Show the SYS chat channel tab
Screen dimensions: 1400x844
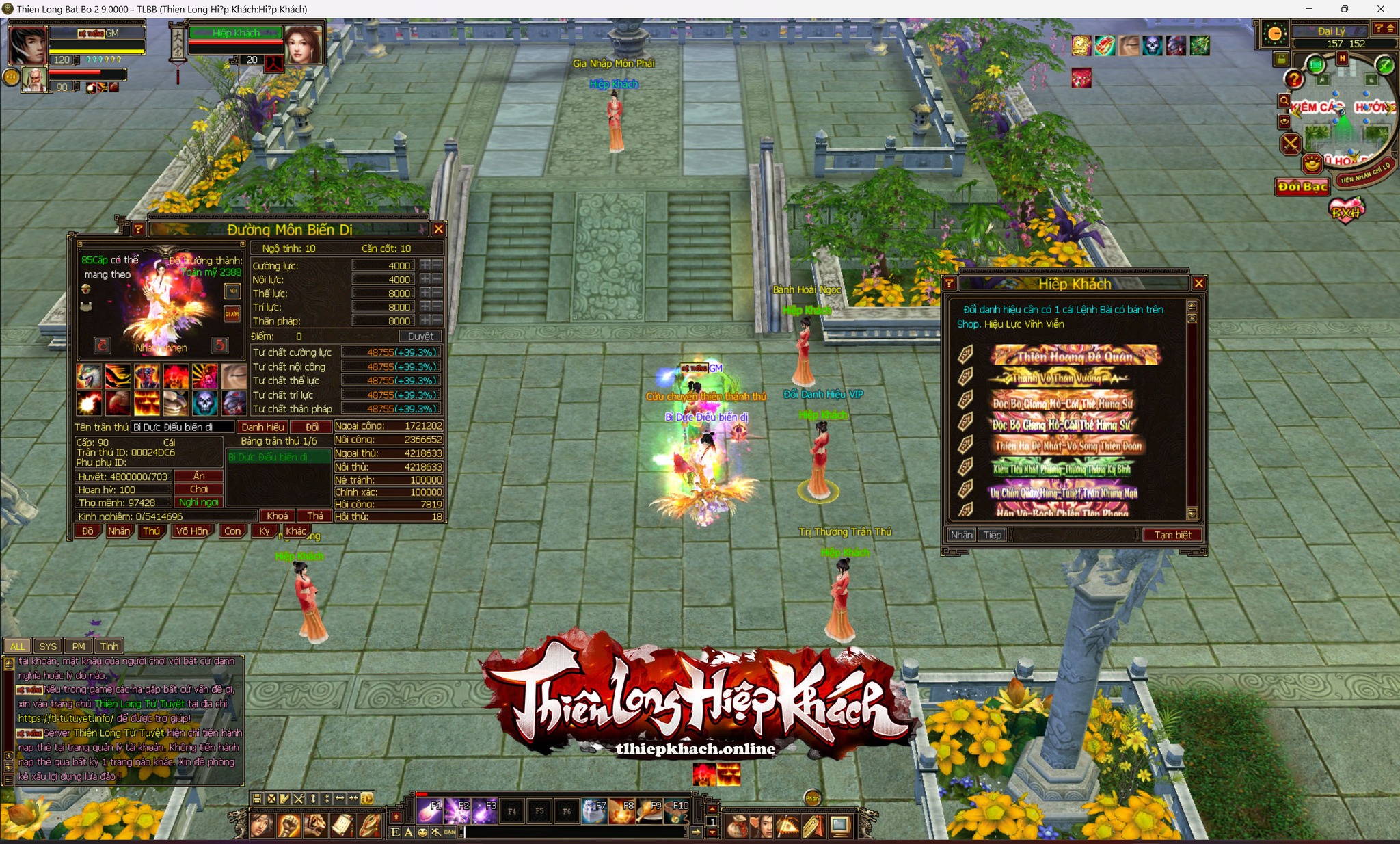(48, 646)
